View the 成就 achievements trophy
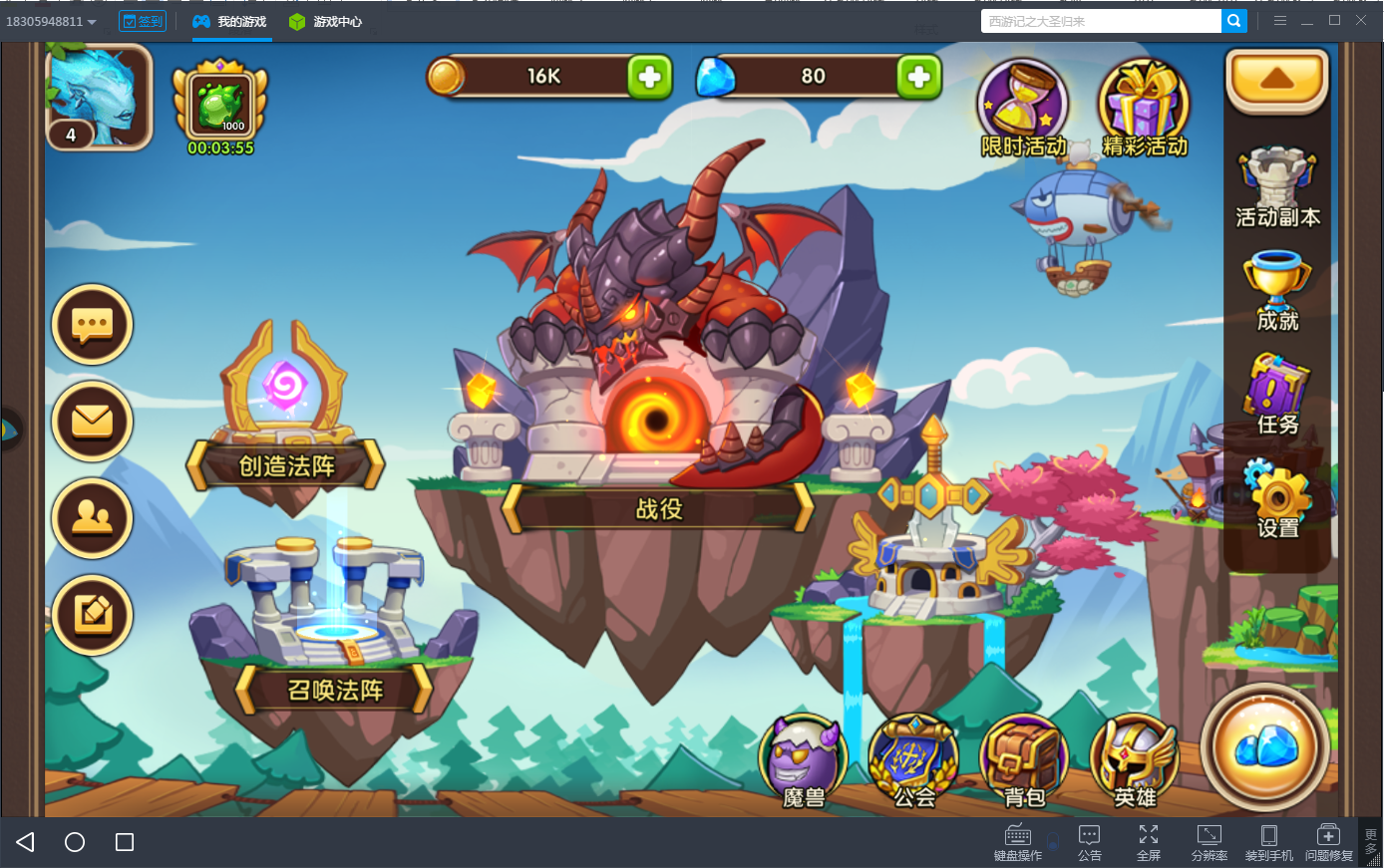Viewport: 1384px width, 868px height. tap(1277, 289)
